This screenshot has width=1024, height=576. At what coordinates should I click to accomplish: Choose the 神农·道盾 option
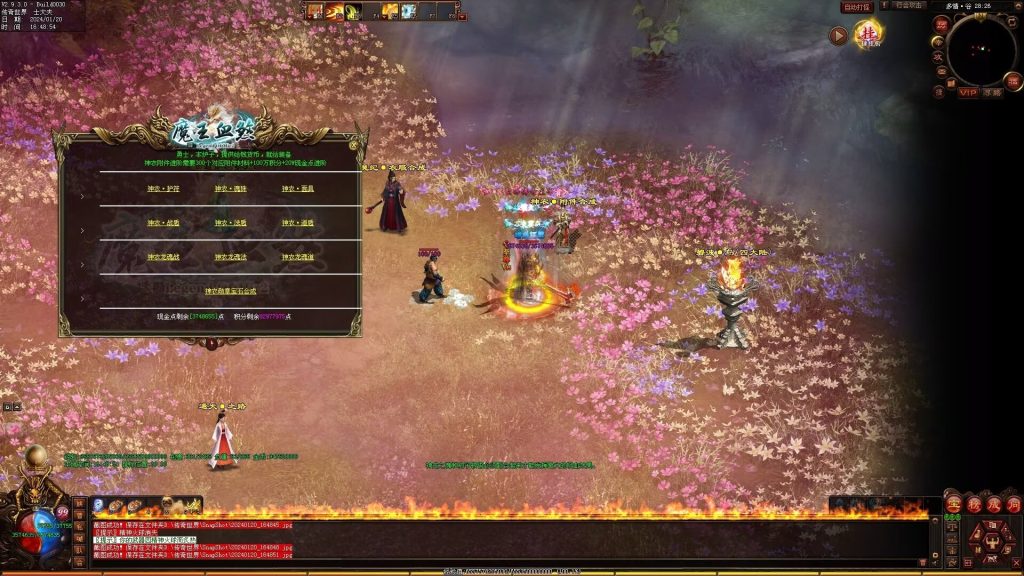297,223
